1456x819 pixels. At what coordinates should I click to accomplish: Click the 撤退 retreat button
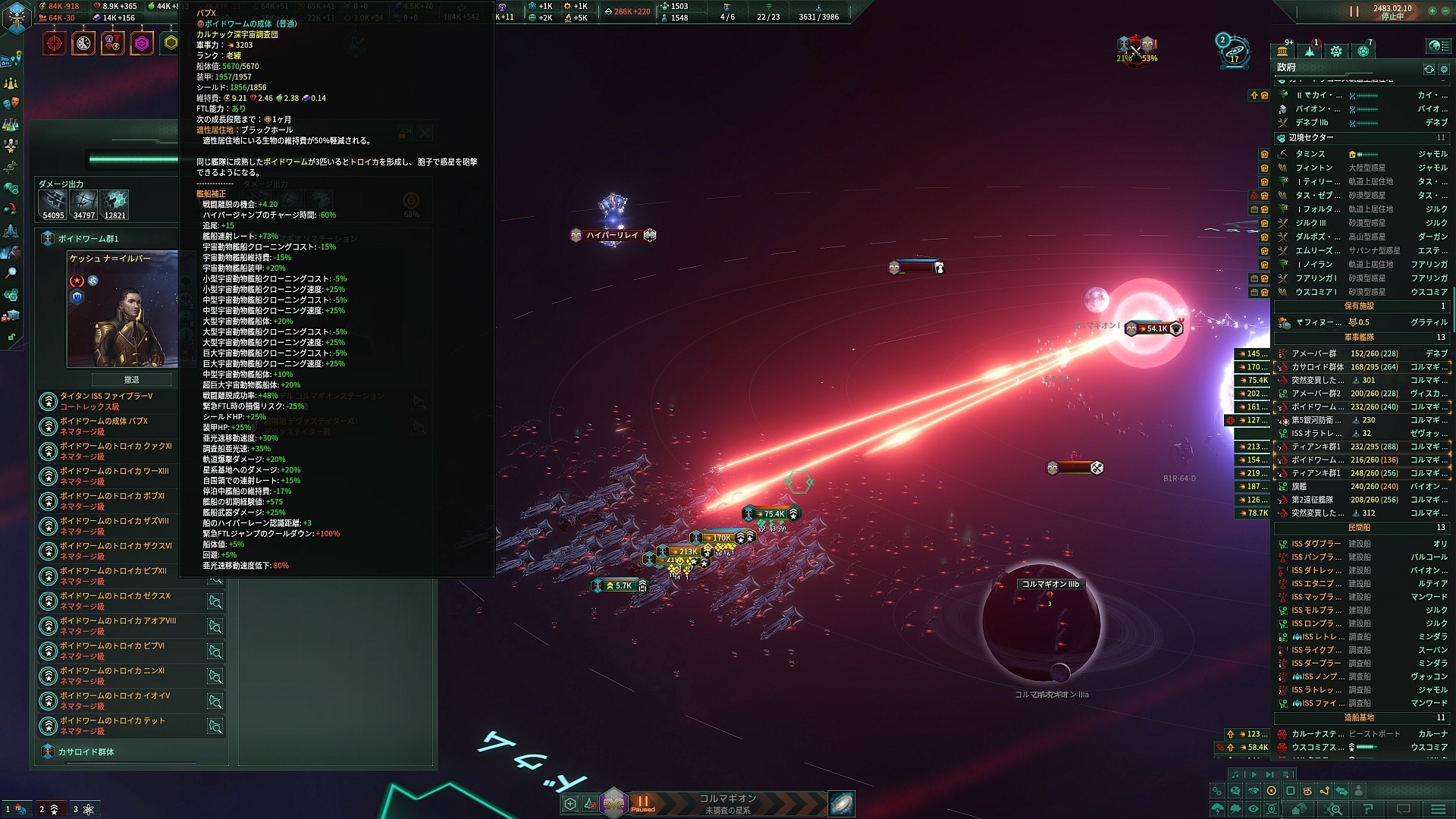click(132, 379)
